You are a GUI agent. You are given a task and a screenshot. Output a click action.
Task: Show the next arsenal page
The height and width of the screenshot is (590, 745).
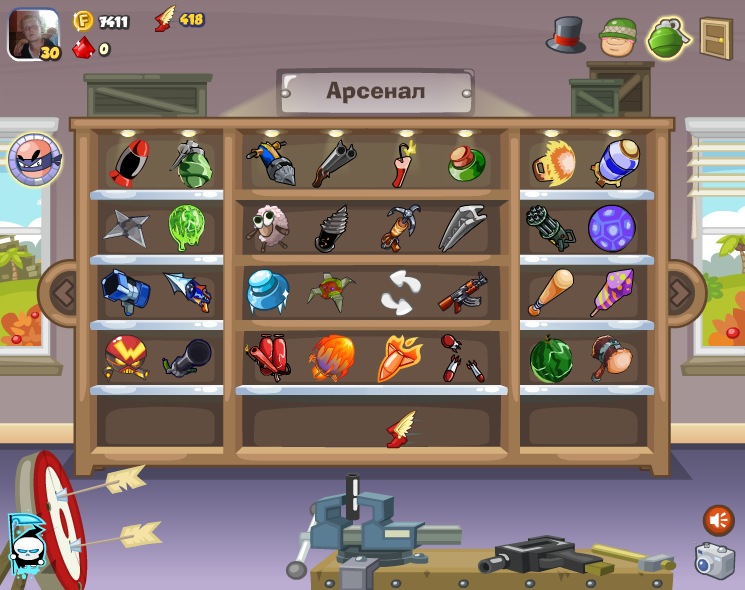point(681,293)
